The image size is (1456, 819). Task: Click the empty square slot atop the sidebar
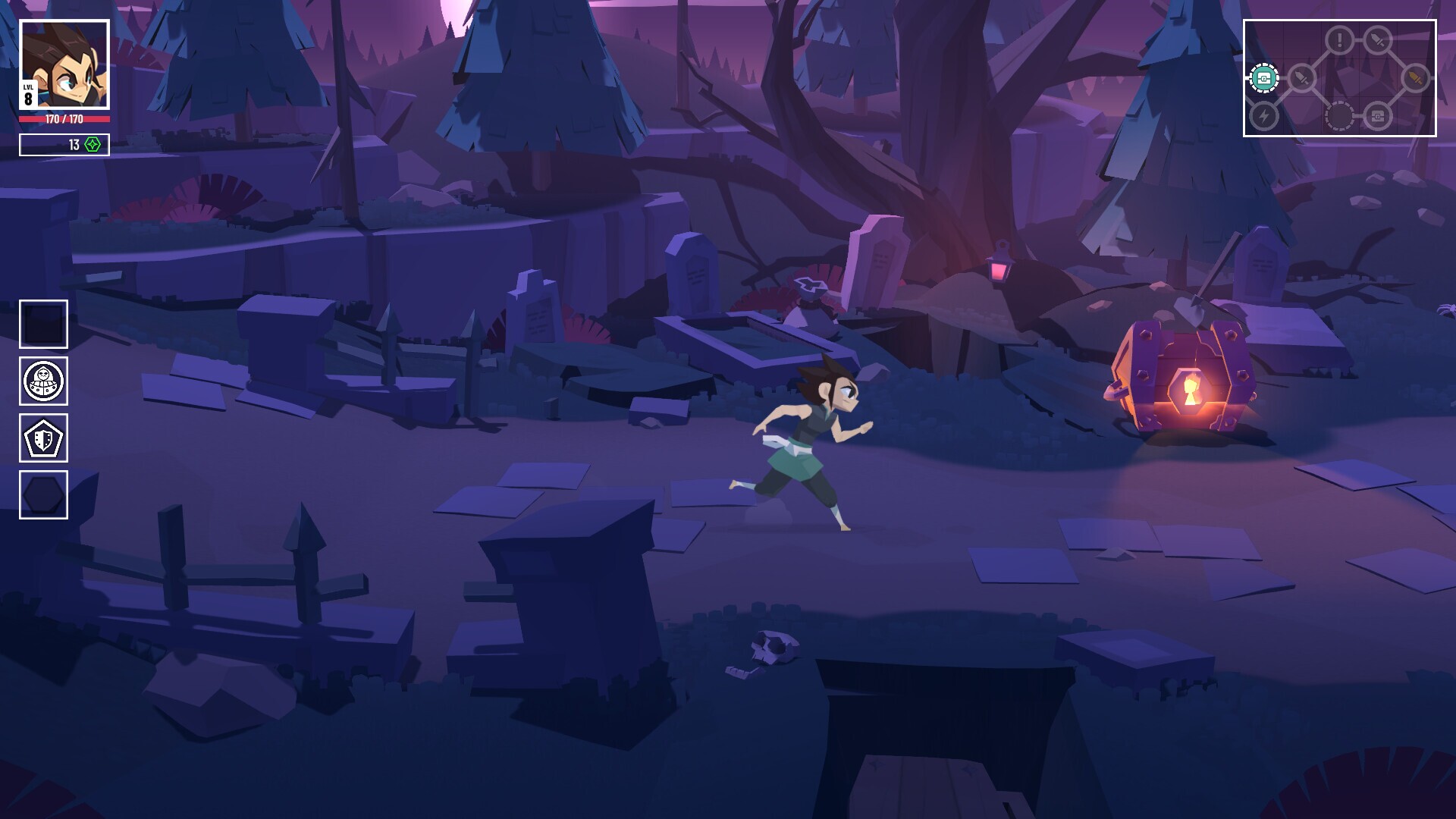42,325
